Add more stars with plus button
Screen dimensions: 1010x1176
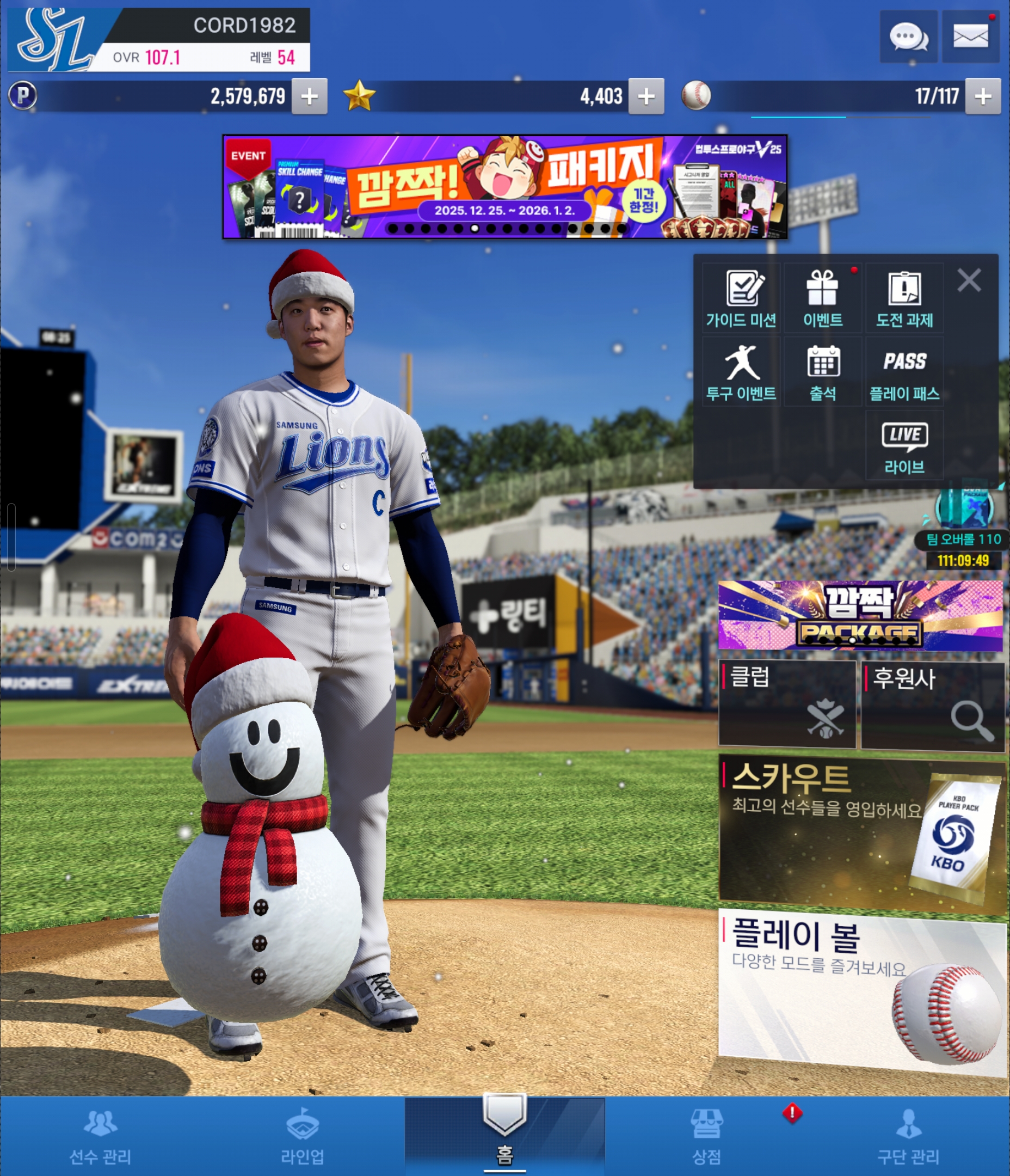(646, 96)
